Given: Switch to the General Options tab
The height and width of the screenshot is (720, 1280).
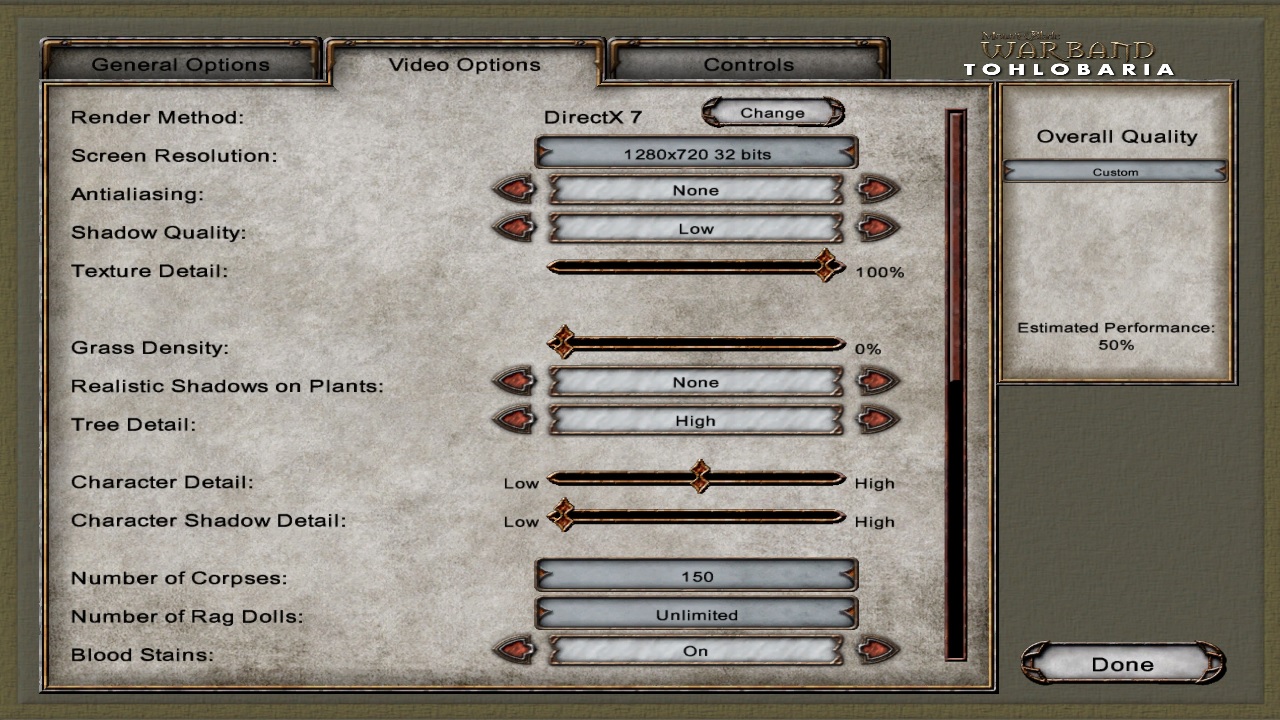Looking at the screenshot, I should [x=180, y=65].
